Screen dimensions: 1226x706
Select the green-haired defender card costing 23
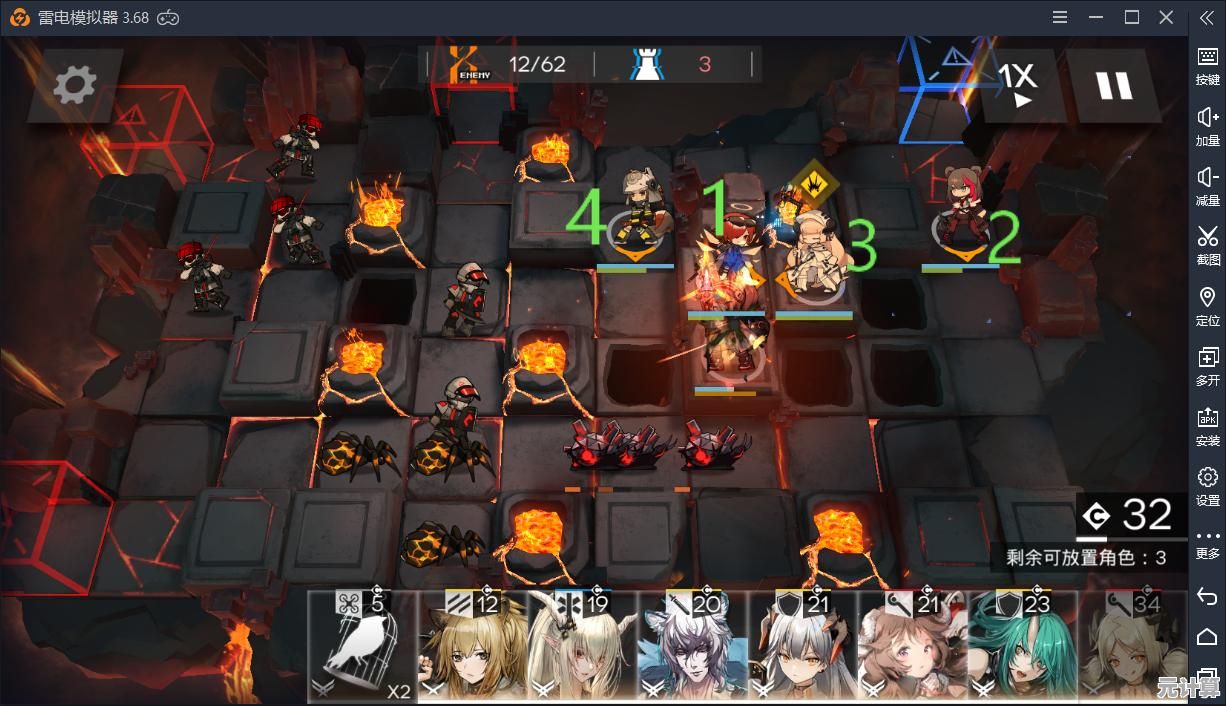1021,648
